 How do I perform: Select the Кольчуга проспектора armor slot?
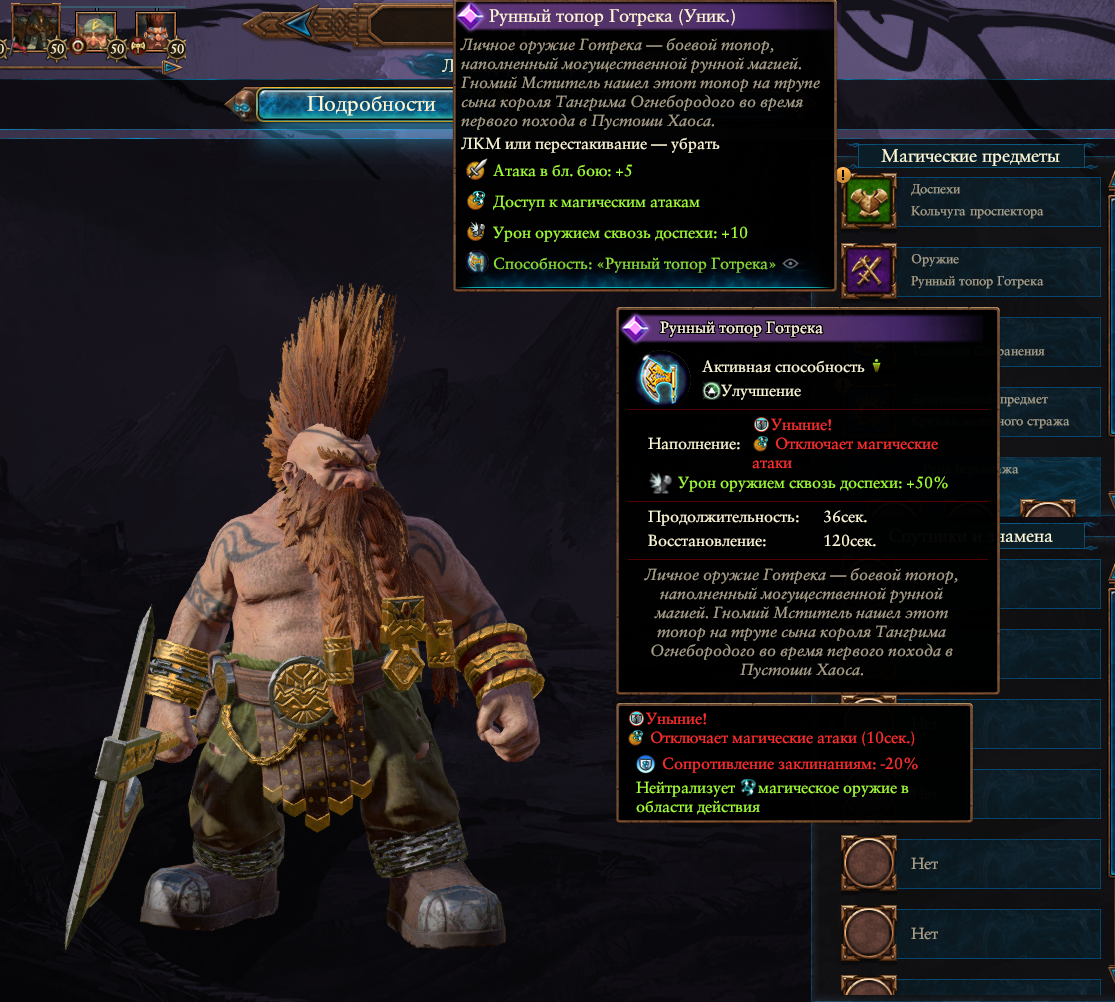(977, 200)
